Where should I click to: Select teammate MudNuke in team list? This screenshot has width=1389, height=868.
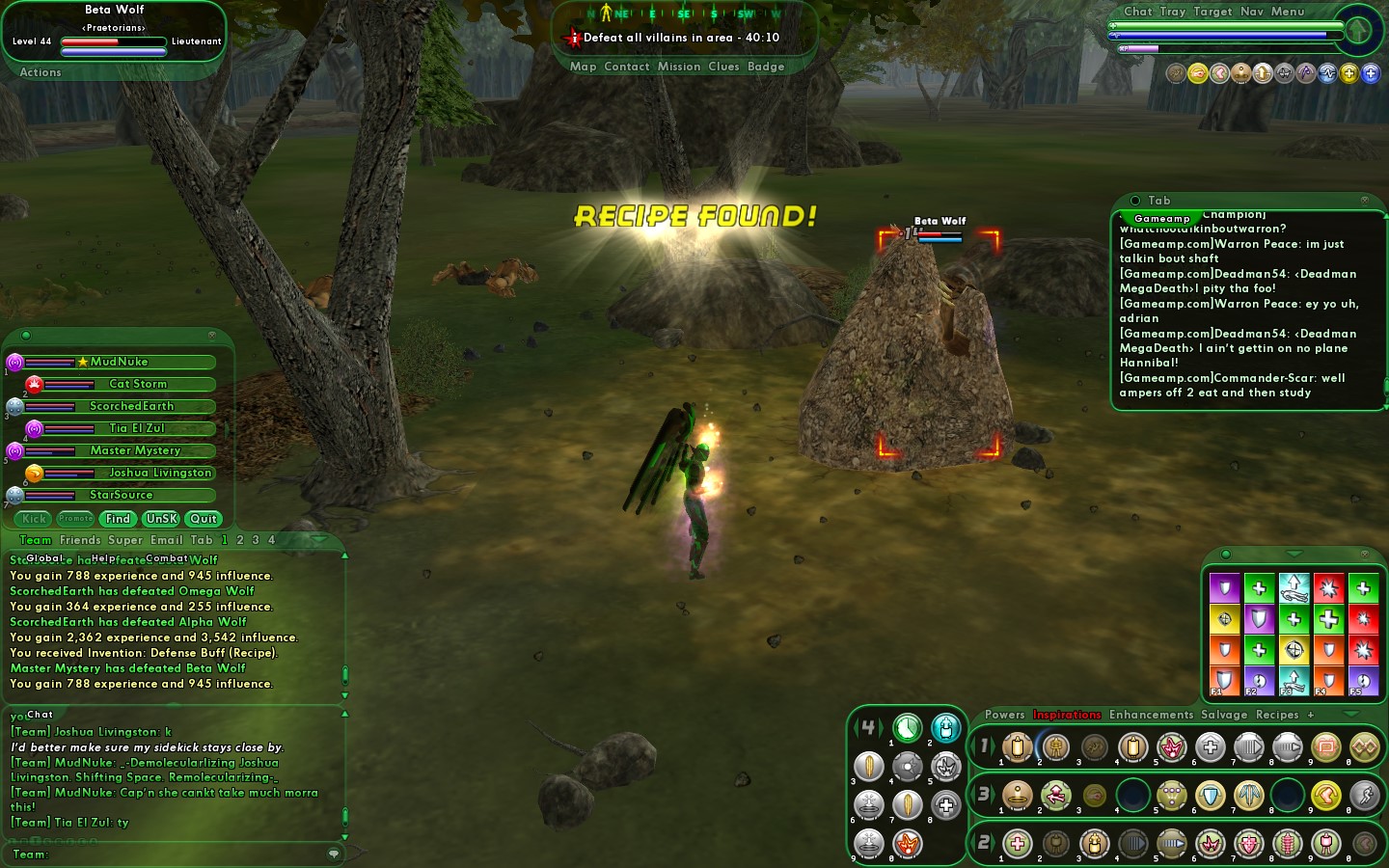120,362
